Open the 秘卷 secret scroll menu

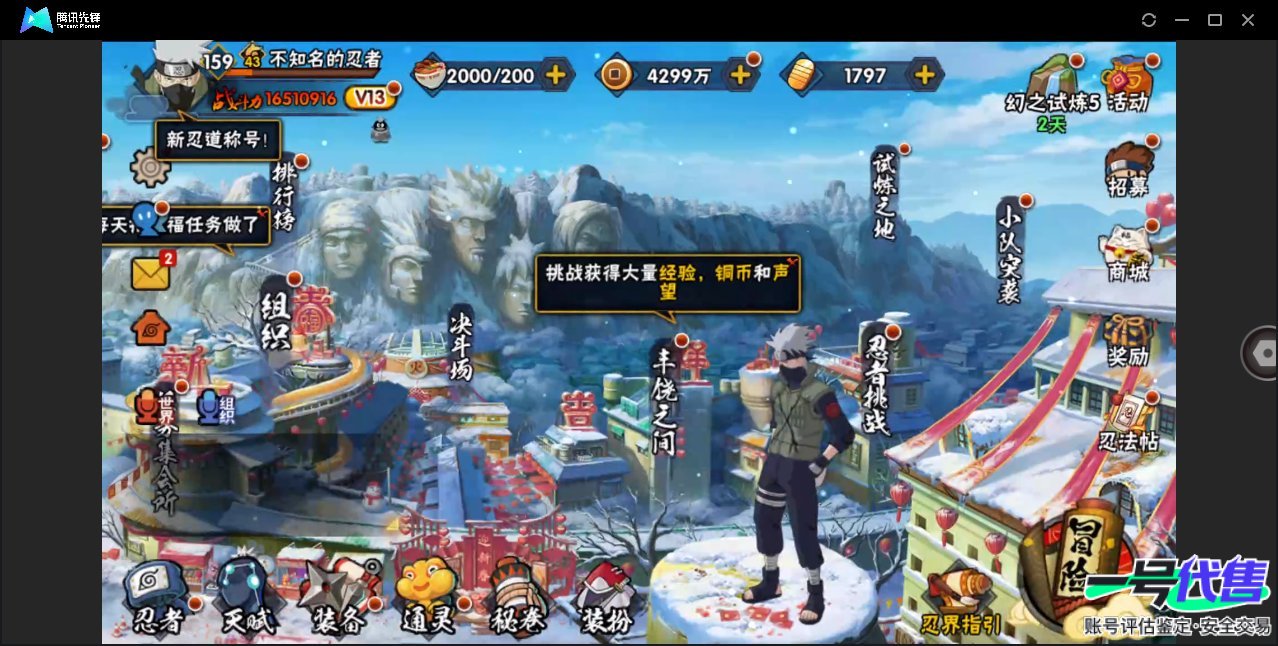click(x=517, y=599)
